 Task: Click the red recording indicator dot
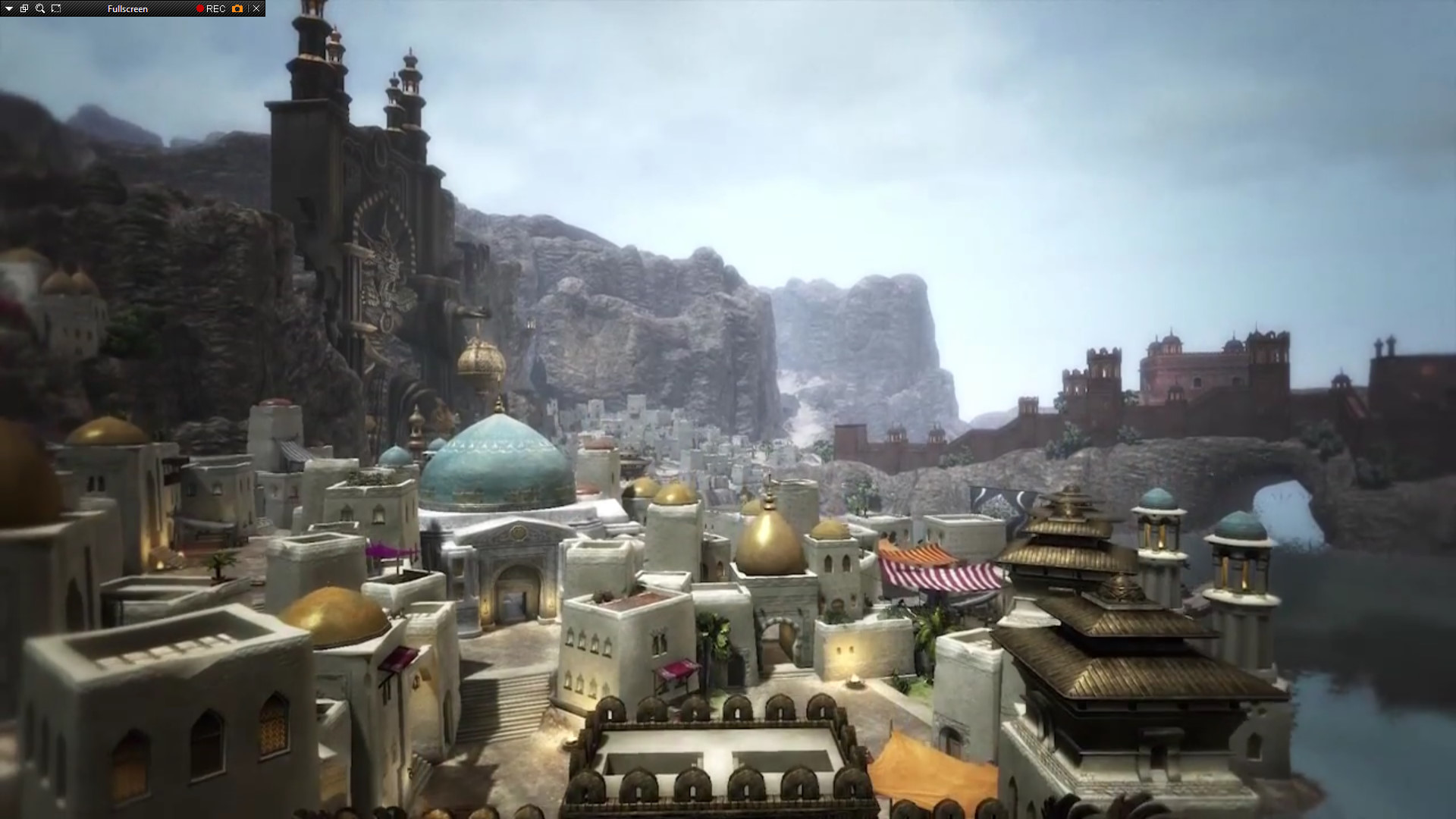point(199,8)
